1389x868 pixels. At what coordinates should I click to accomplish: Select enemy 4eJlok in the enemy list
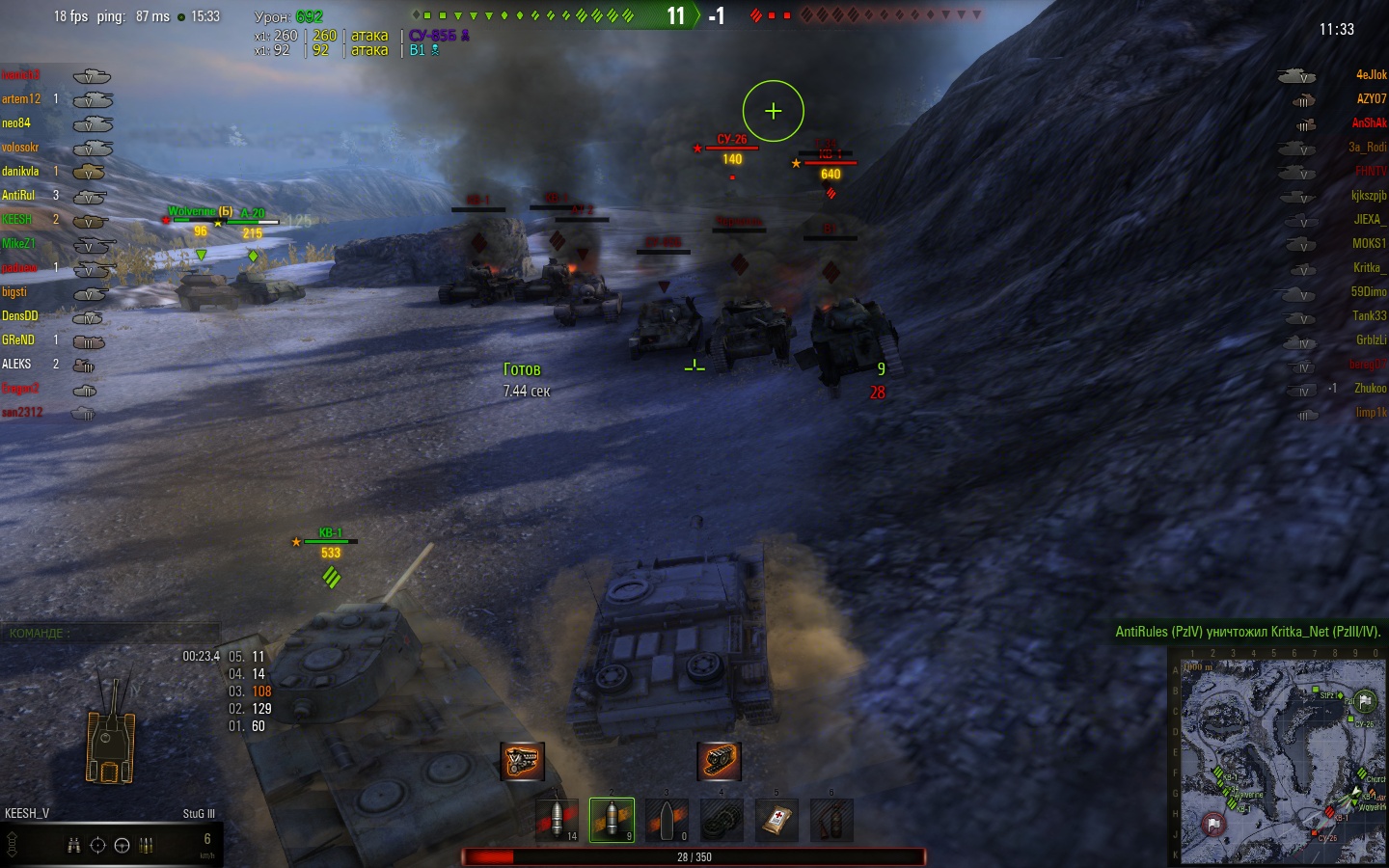coord(1371,75)
